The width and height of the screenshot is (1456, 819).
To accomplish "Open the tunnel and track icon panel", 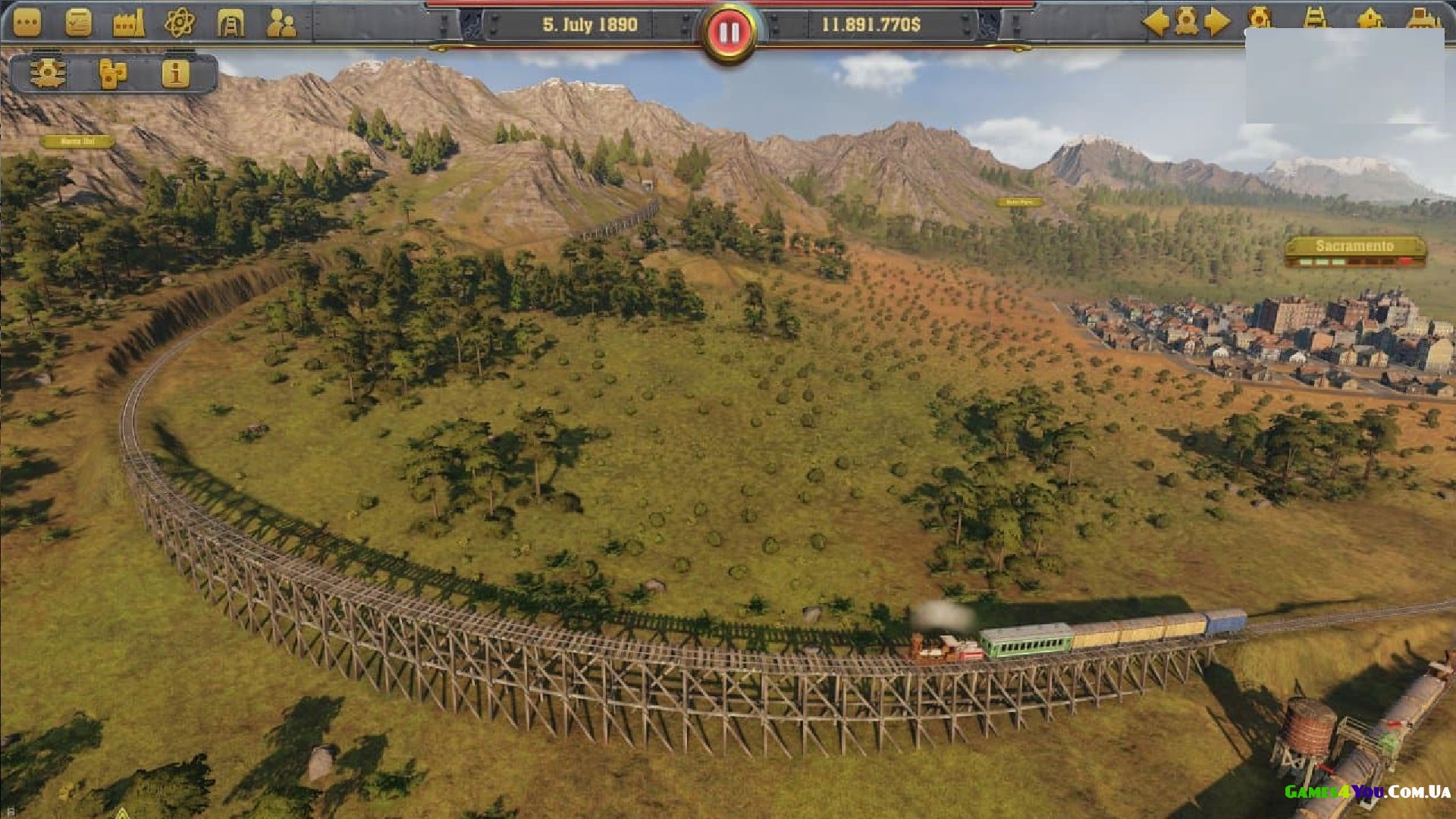I will click(x=231, y=24).
